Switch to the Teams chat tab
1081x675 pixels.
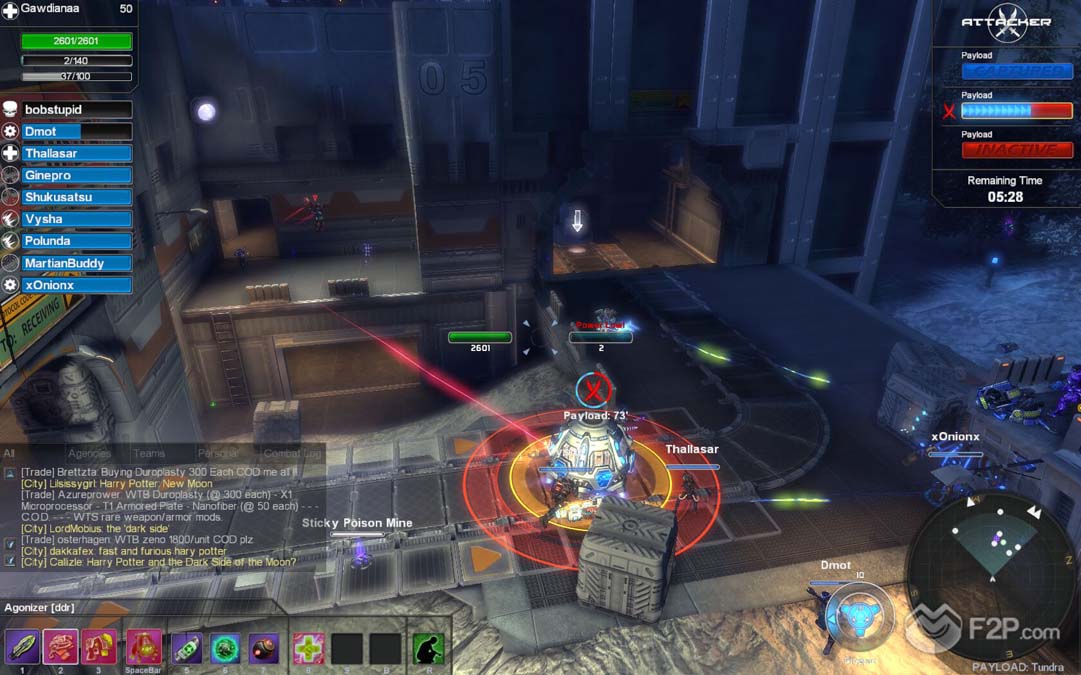149,454
